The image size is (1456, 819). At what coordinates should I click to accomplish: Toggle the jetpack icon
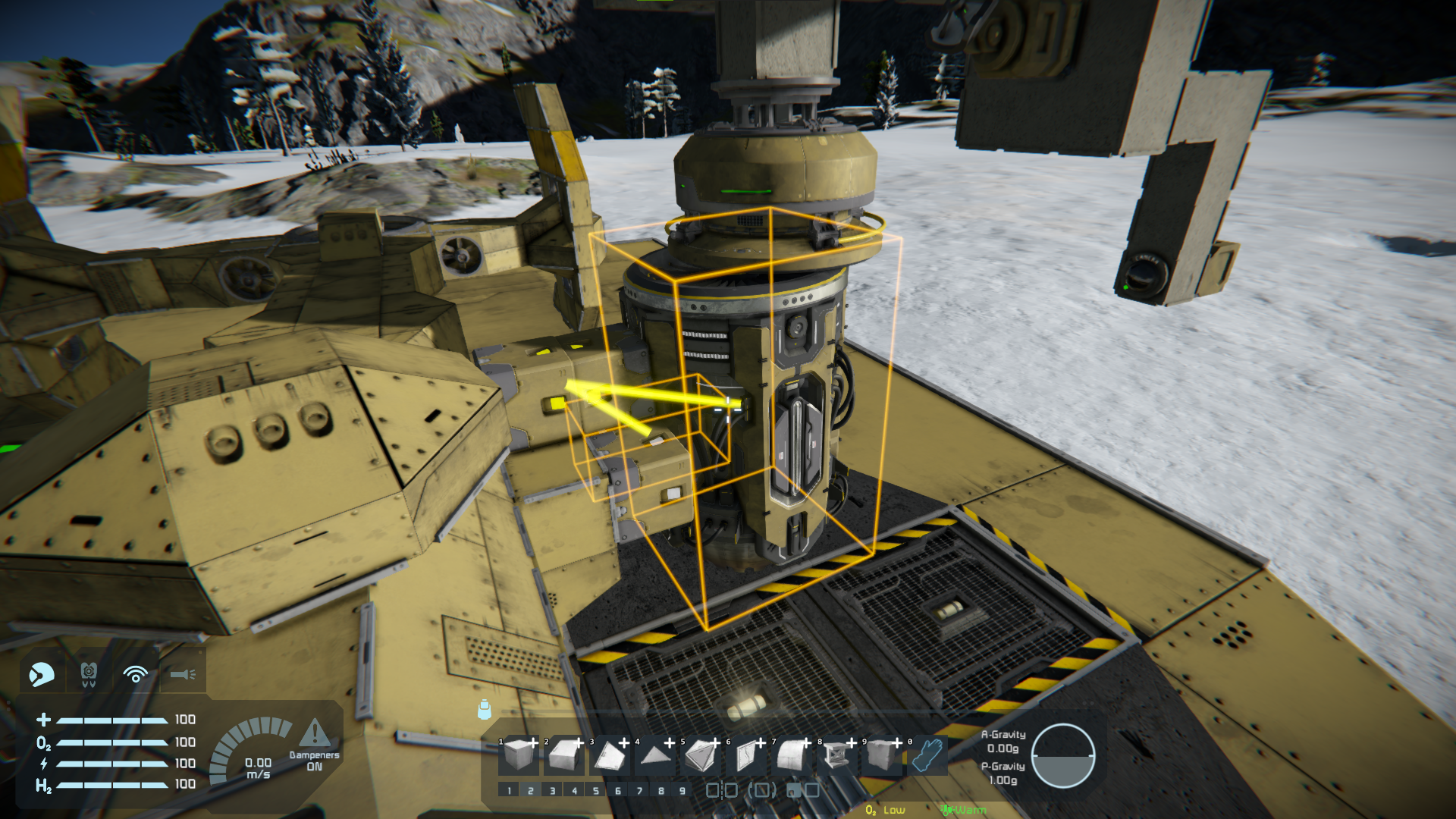(89, 673)
